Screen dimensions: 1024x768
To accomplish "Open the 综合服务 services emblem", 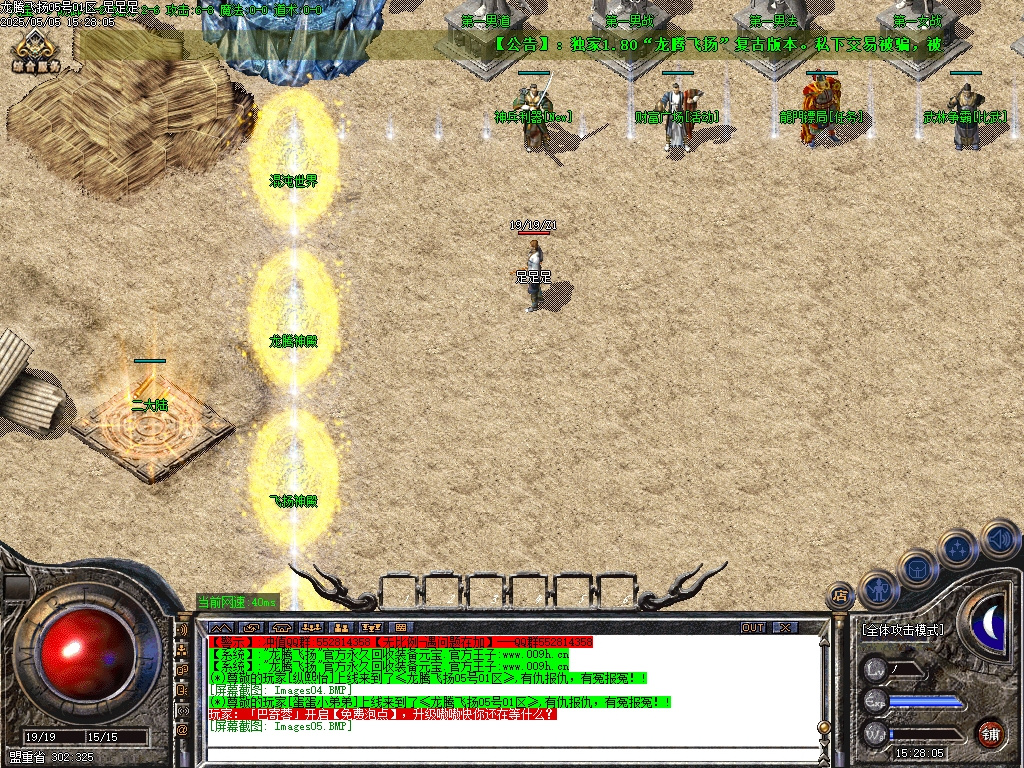I will (x=37, y=50).
